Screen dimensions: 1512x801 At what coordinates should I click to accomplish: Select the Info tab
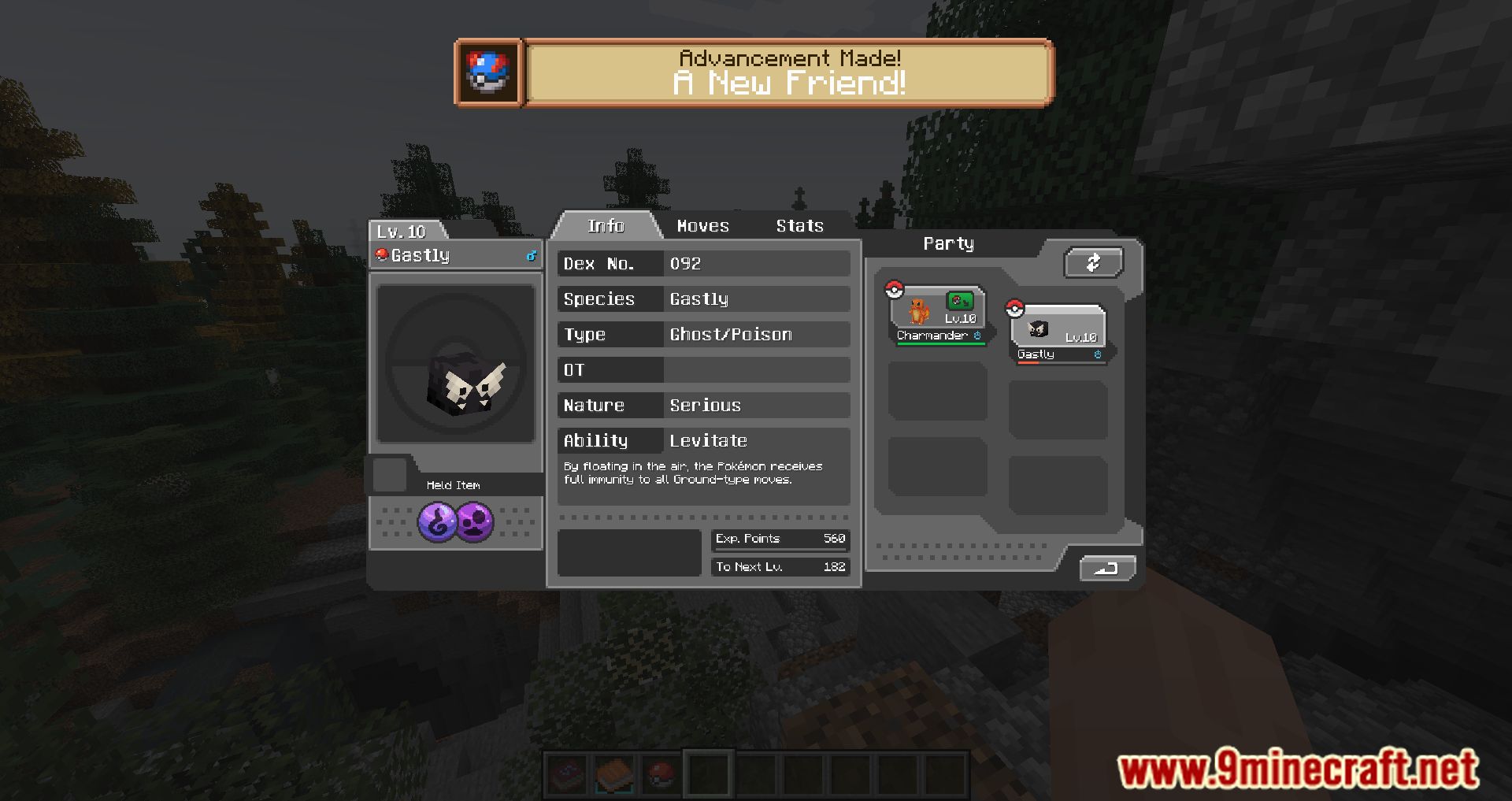606,226
